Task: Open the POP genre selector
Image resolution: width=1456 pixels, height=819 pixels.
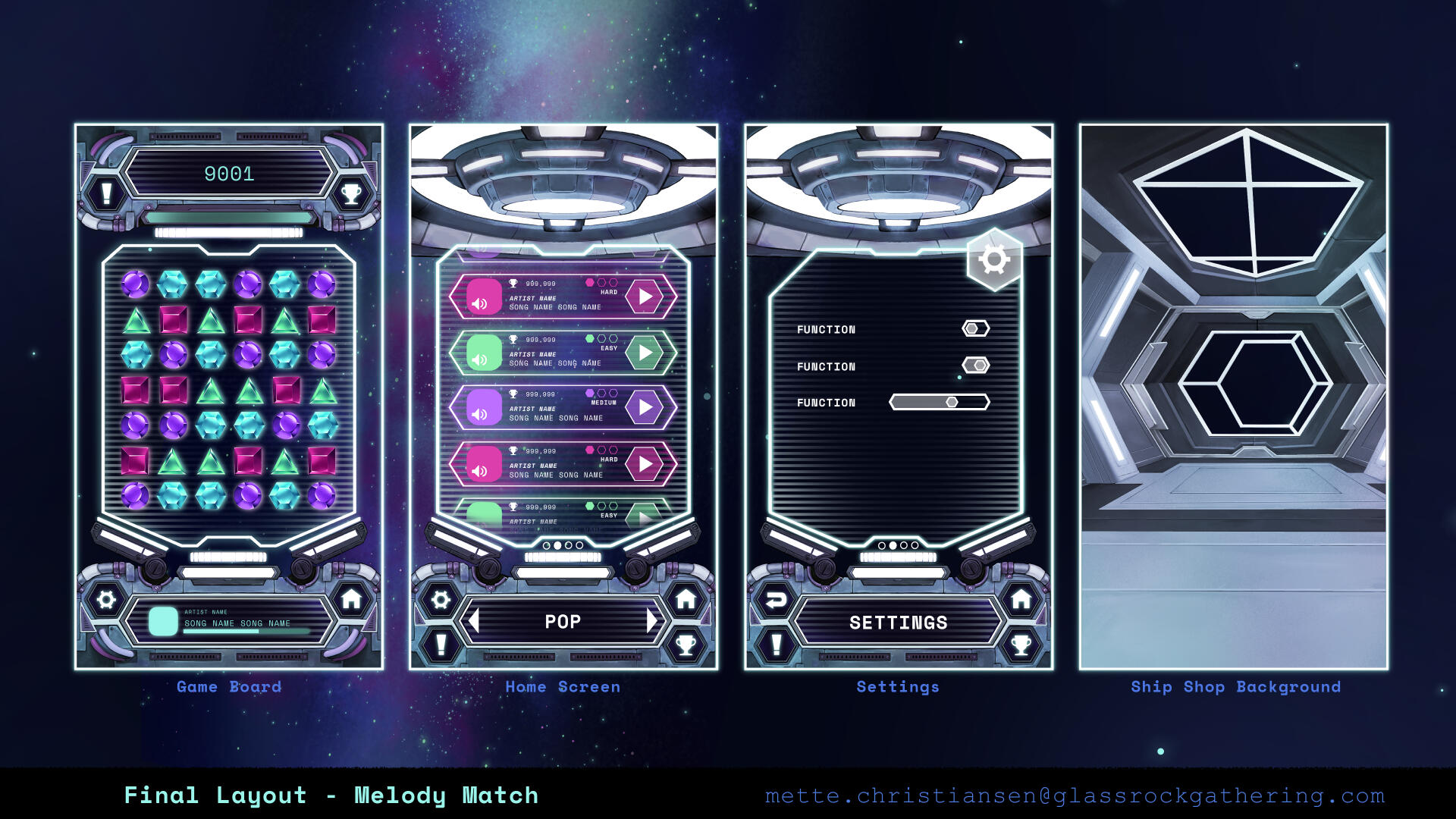Action: tap(563, 620)
